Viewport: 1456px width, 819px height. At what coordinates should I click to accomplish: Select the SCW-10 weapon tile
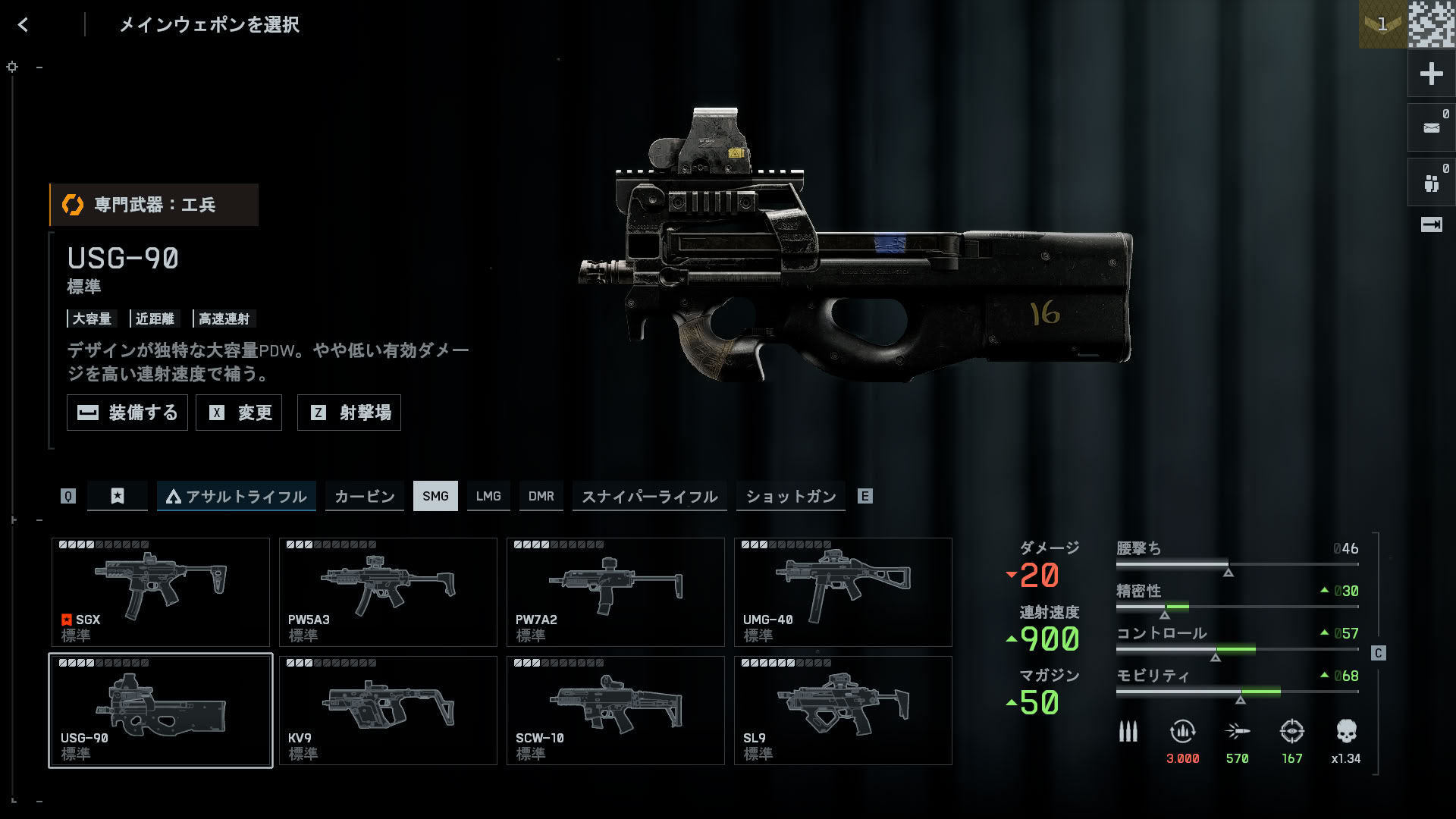pos(616,711)
